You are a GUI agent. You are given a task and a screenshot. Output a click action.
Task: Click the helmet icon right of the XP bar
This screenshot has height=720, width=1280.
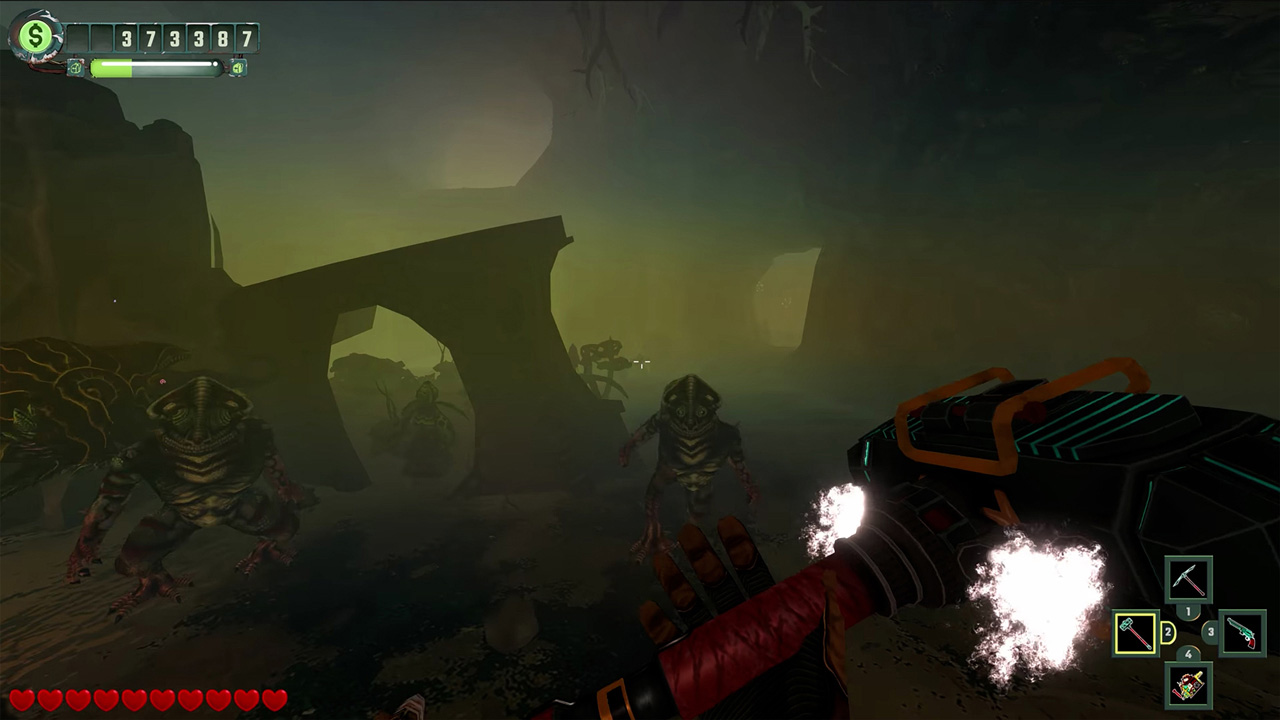click(237, 67)
